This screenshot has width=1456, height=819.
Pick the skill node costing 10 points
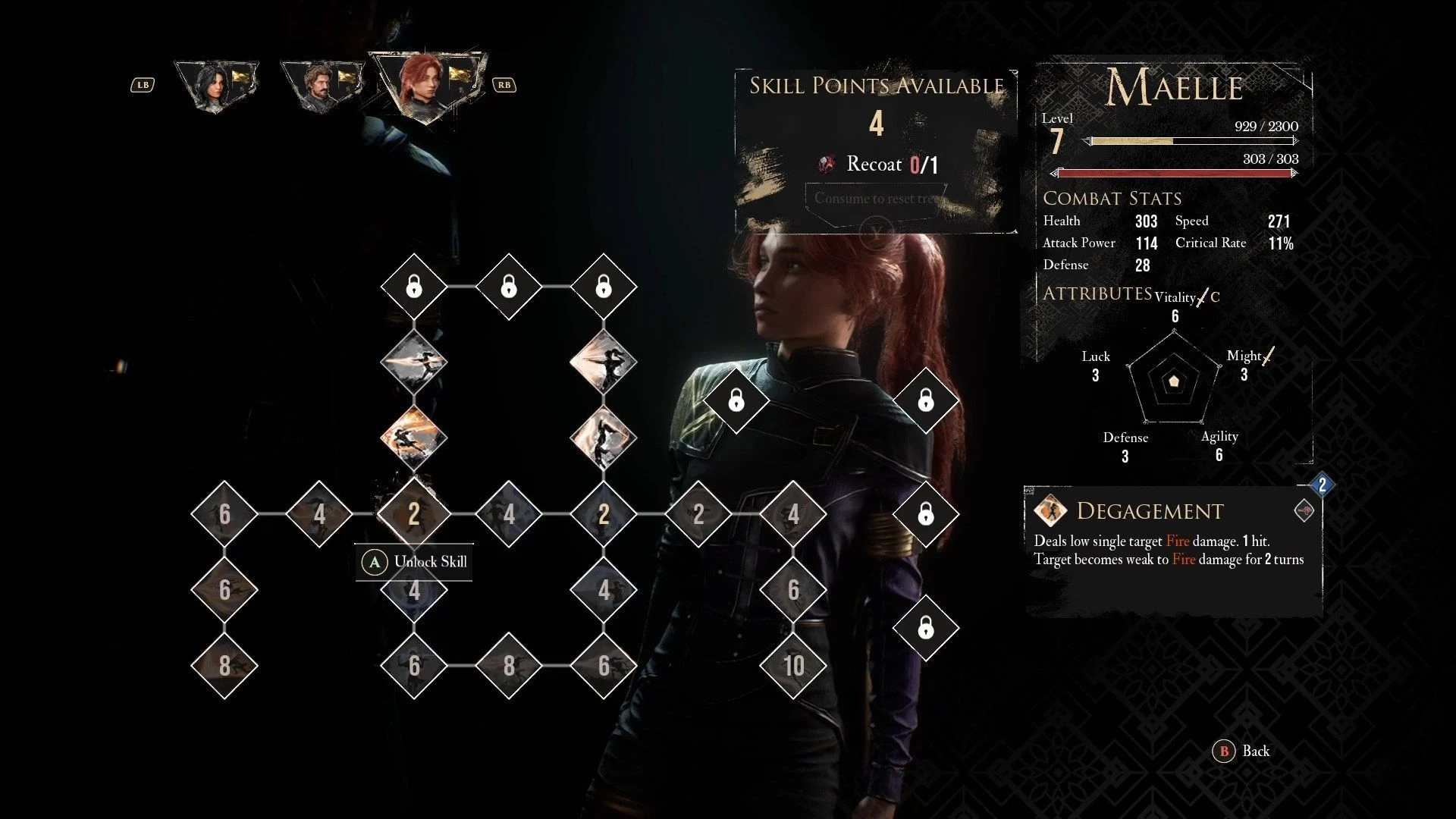793,666
